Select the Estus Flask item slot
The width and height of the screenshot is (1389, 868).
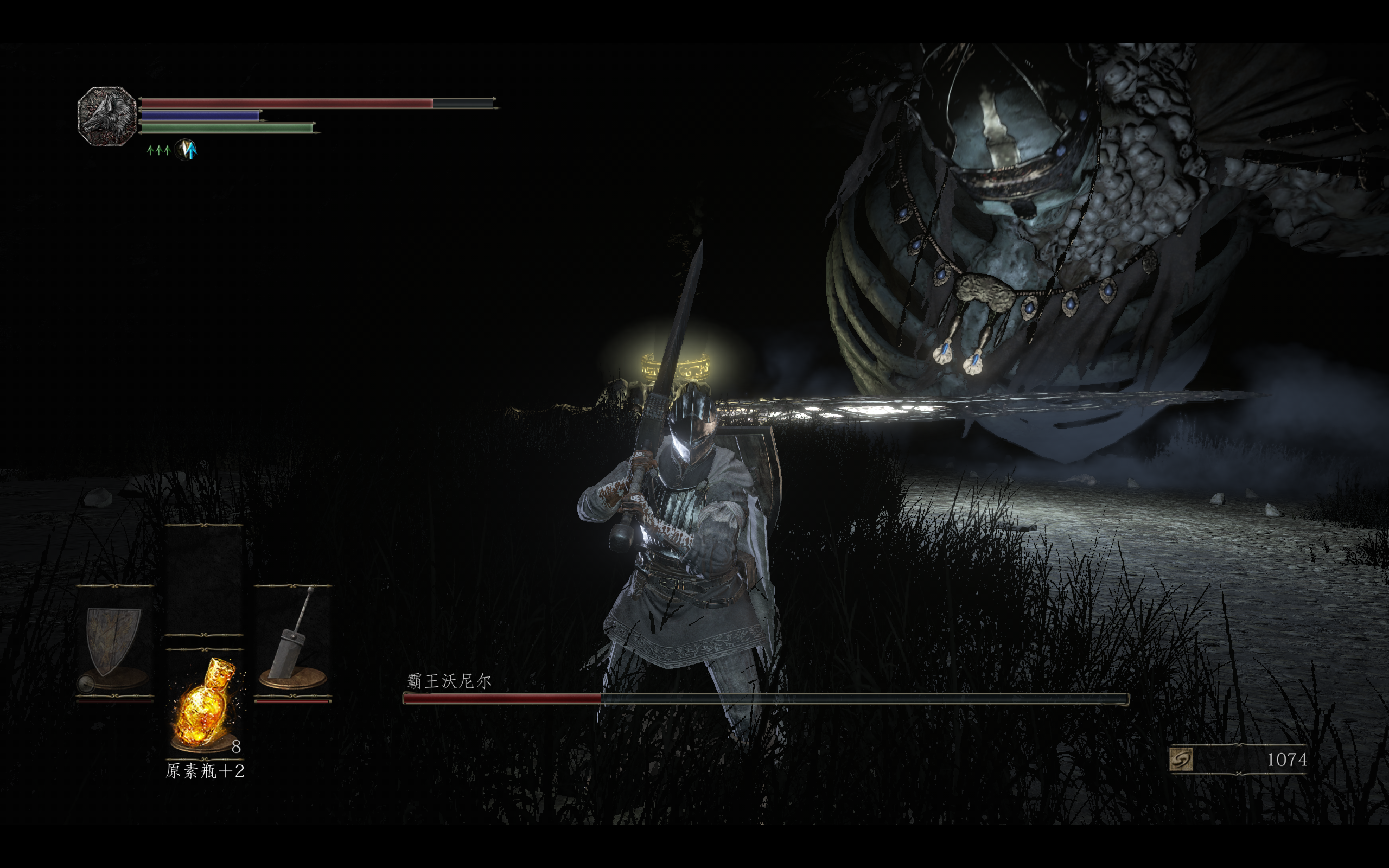coord(205,705)
